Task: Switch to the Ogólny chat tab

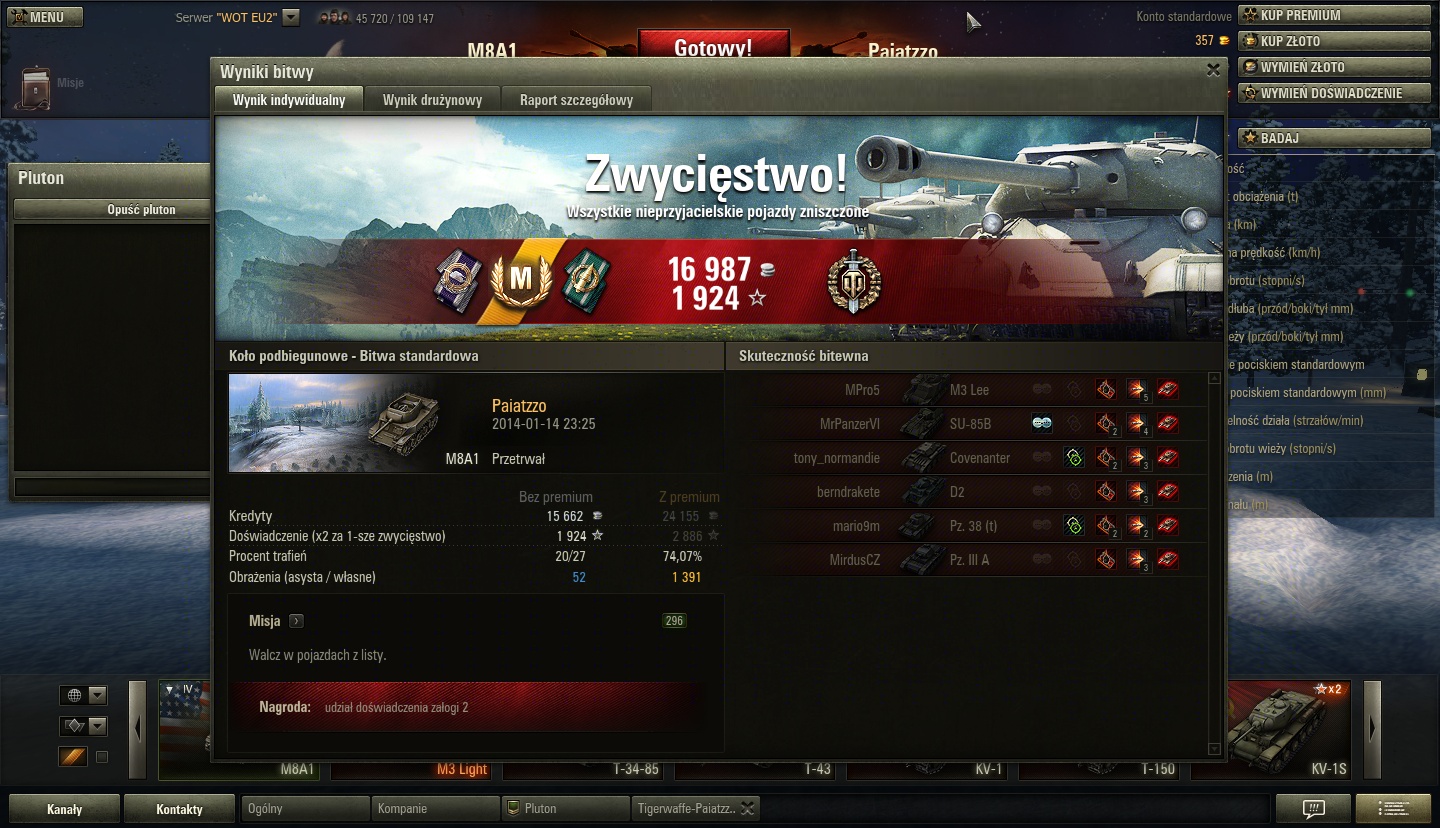Action: tap(305, 808)
